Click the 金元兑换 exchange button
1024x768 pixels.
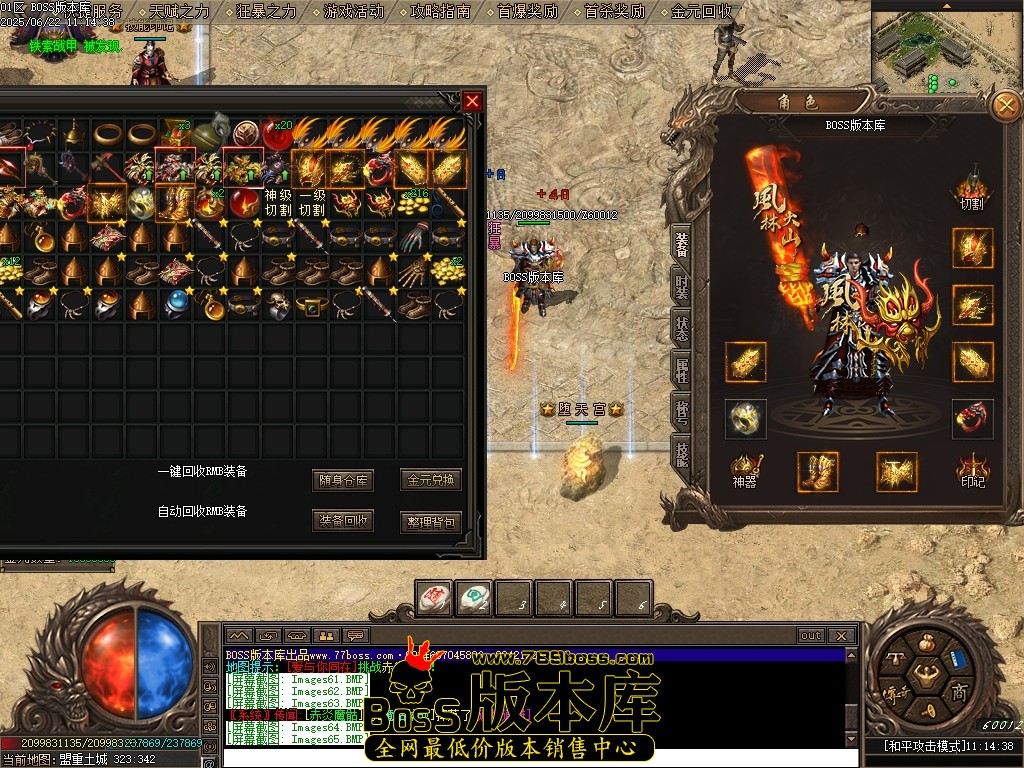(x=430, y=480)
